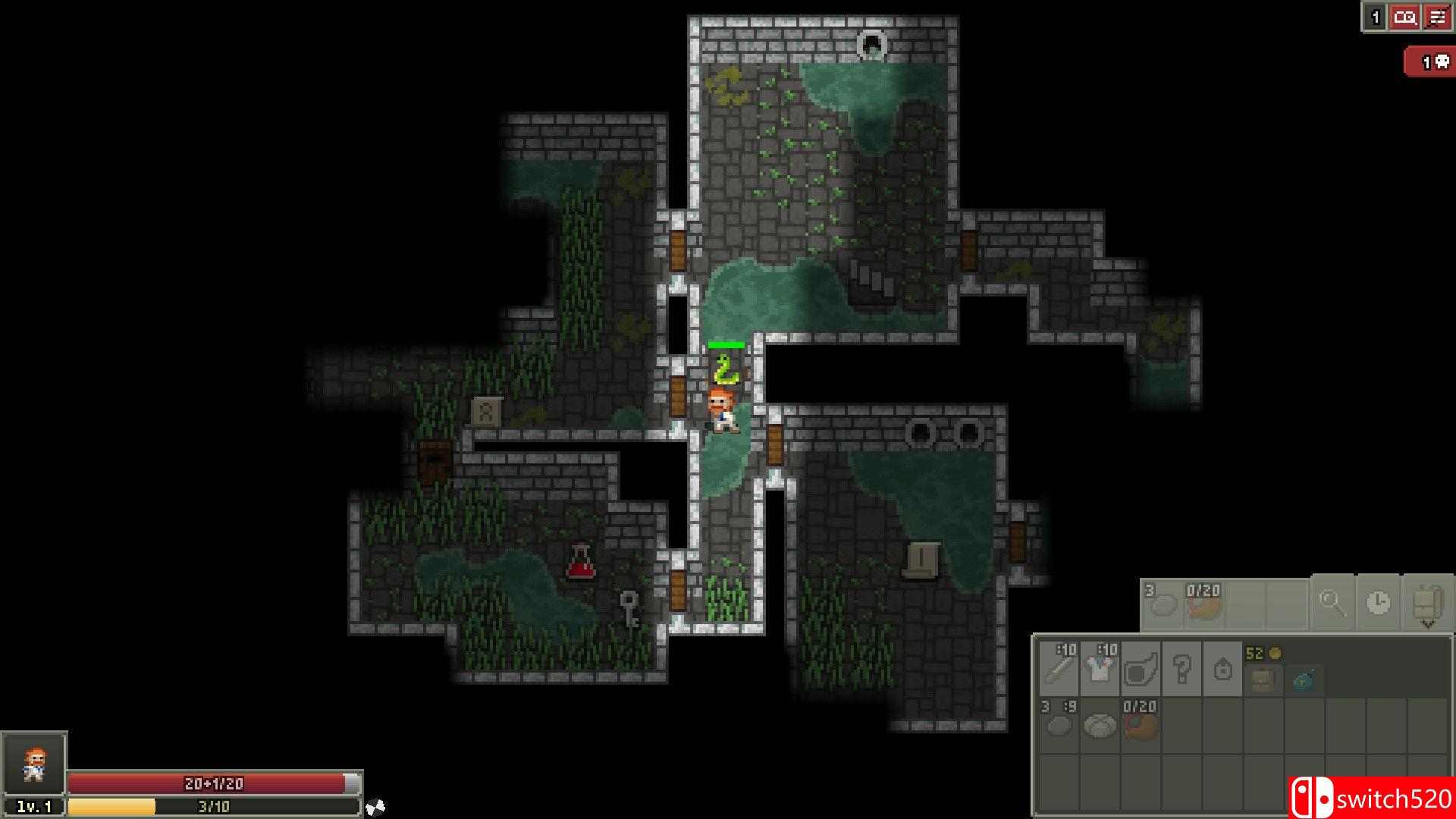The height and width of the screenshot is (819, 1456).
Task: Open the hamburger menu at top right
Action: (1436, 17)
